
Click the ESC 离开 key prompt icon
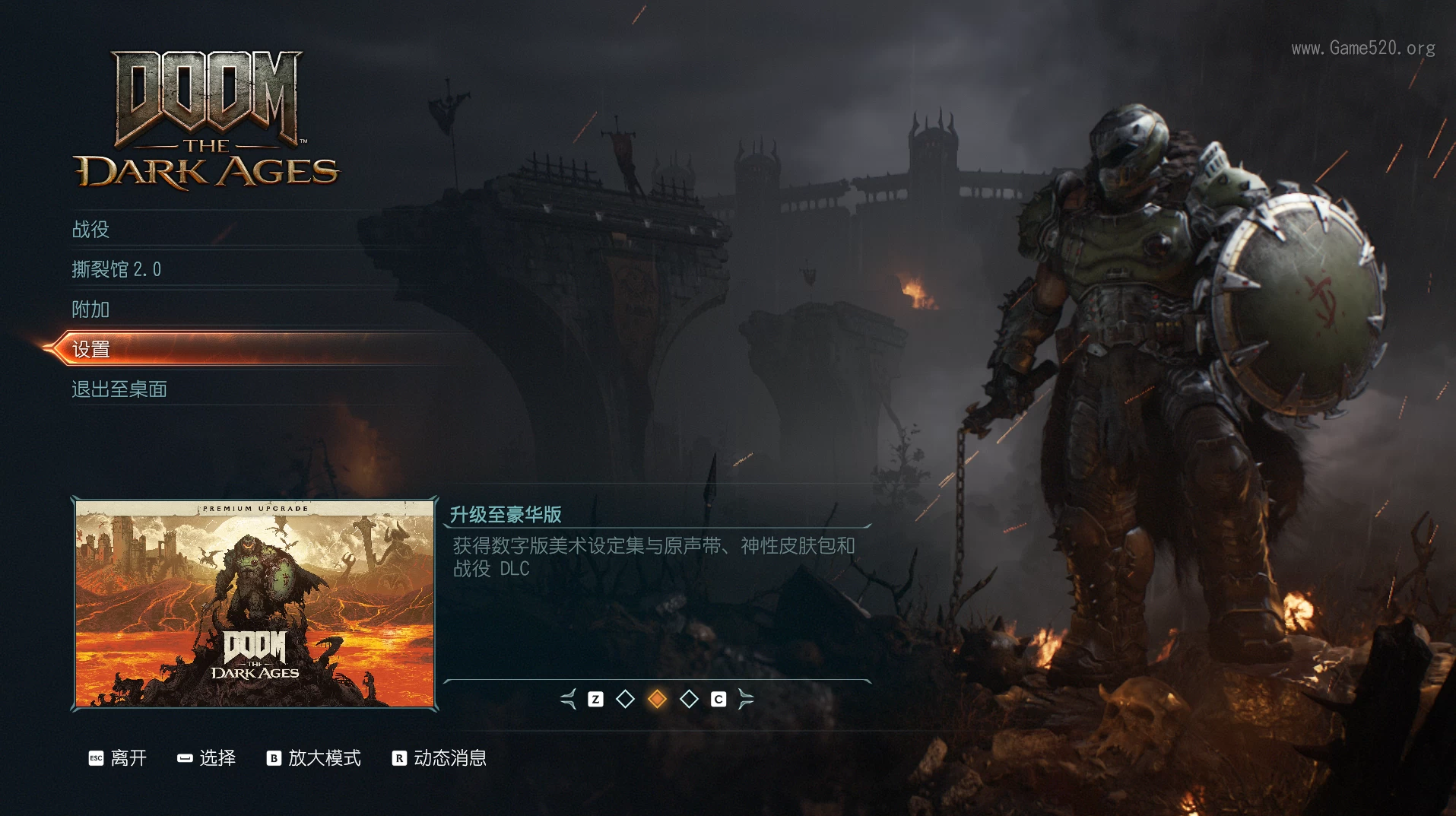pyautogui.click(x=96, y=757)
